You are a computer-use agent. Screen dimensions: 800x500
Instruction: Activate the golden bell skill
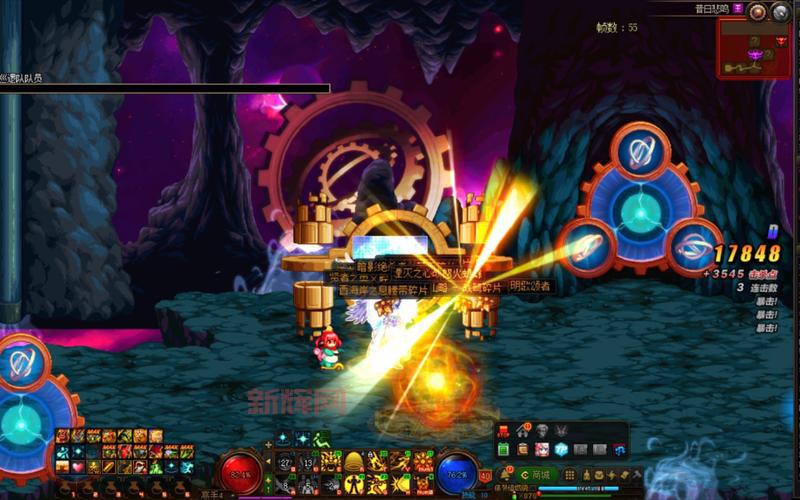pyautogui.click(x=353, y=461)
